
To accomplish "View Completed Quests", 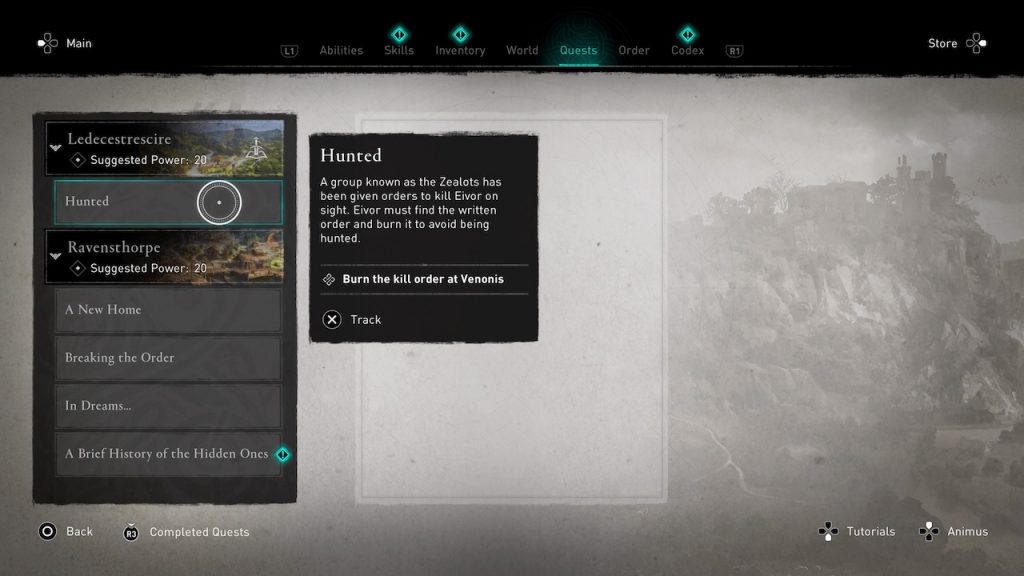I will pyautogui.click(x=186, y=532).
